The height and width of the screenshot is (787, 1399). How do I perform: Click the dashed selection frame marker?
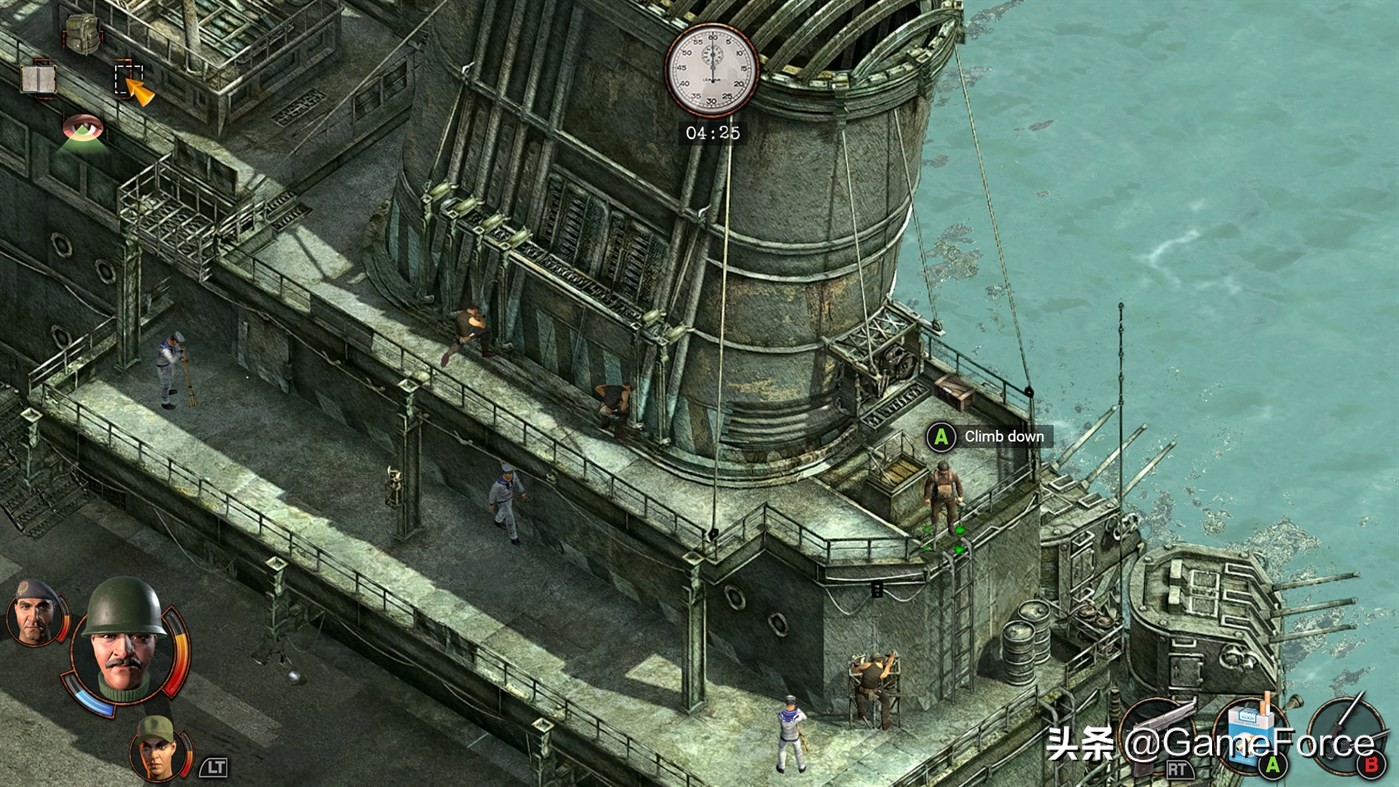tap(128, 78)
